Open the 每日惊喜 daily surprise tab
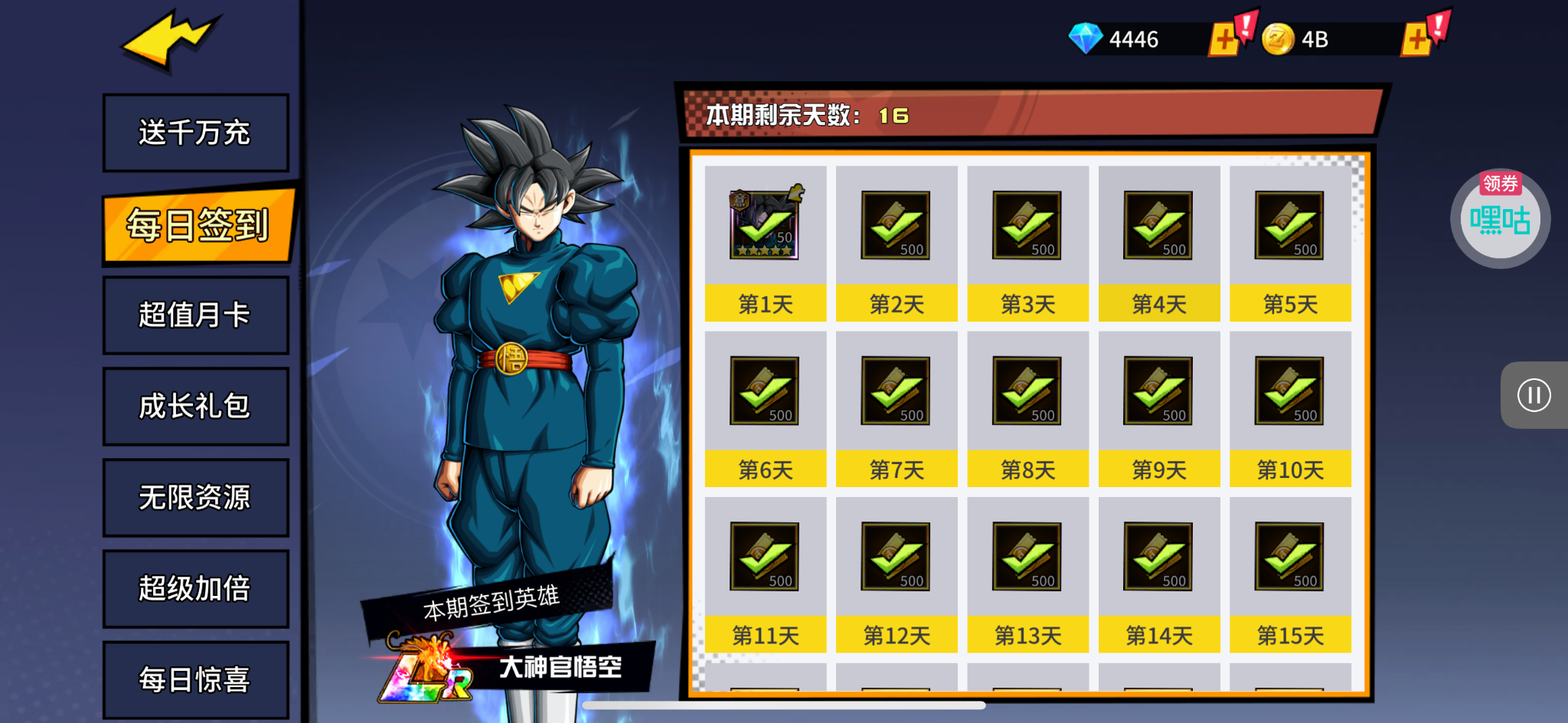This screenshot has width=1568, height=723. [195, 679]
